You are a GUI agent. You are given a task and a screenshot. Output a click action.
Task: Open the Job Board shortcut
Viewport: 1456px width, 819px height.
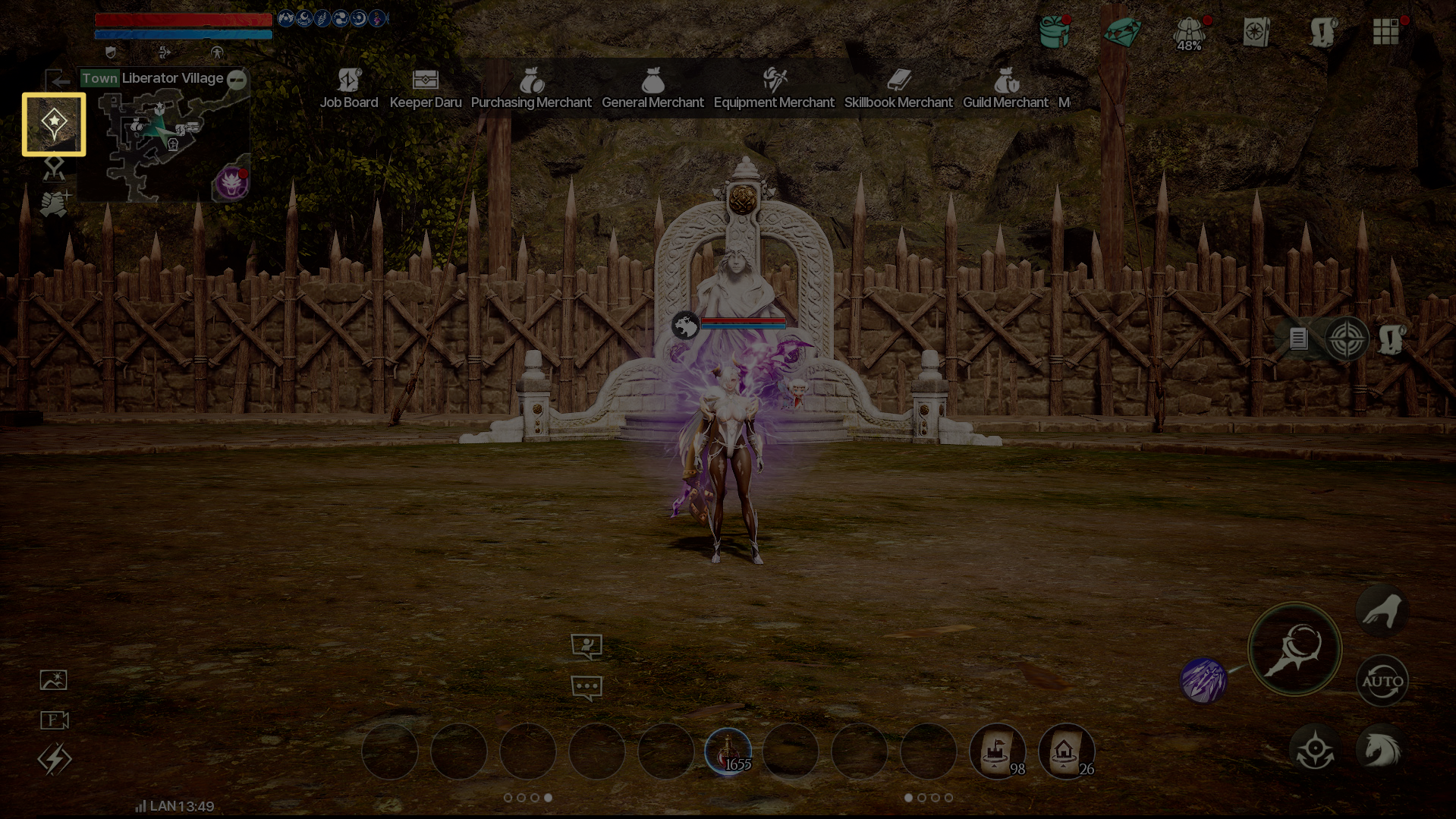(x=348, y=89)
